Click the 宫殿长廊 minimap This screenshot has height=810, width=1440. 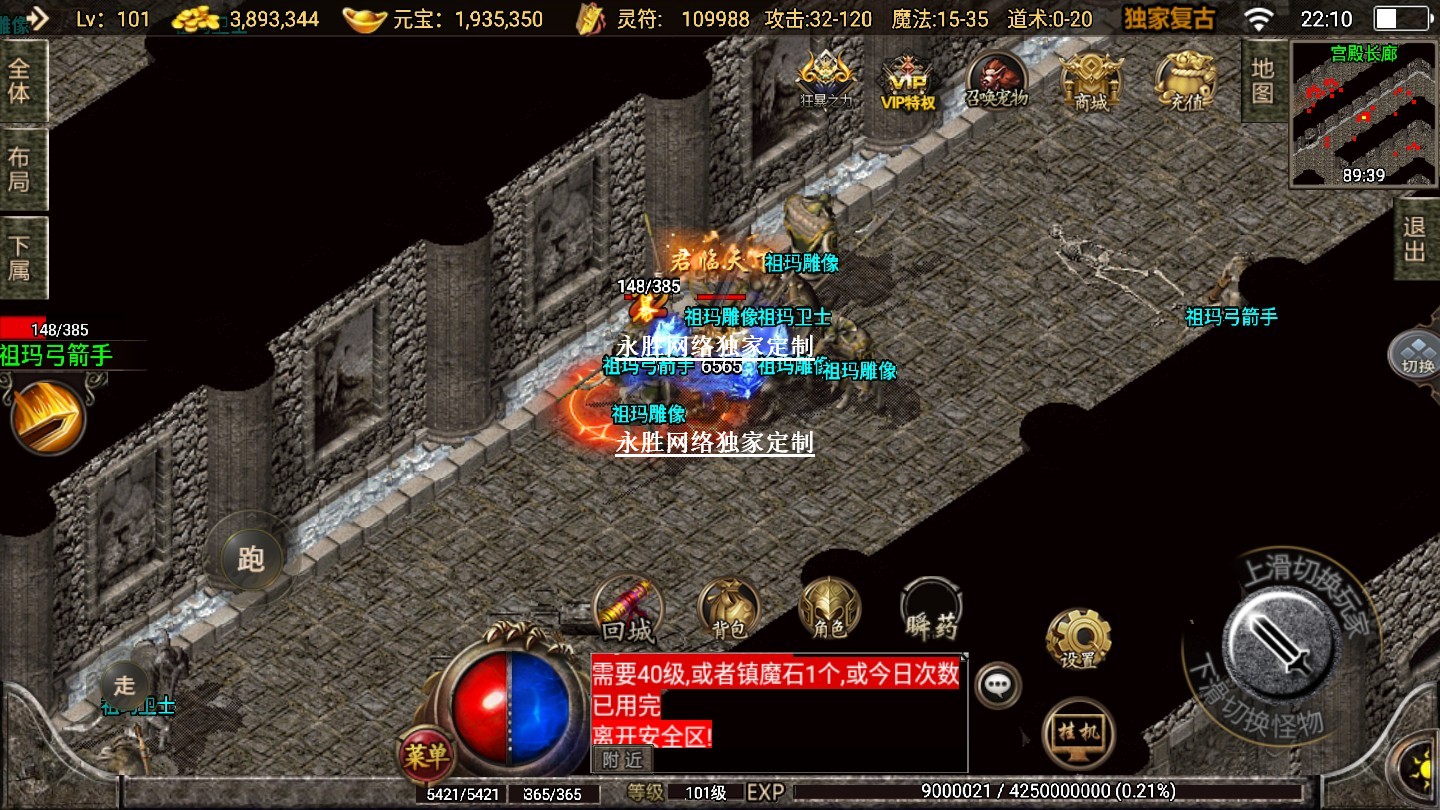click(x=1364, y=114)
